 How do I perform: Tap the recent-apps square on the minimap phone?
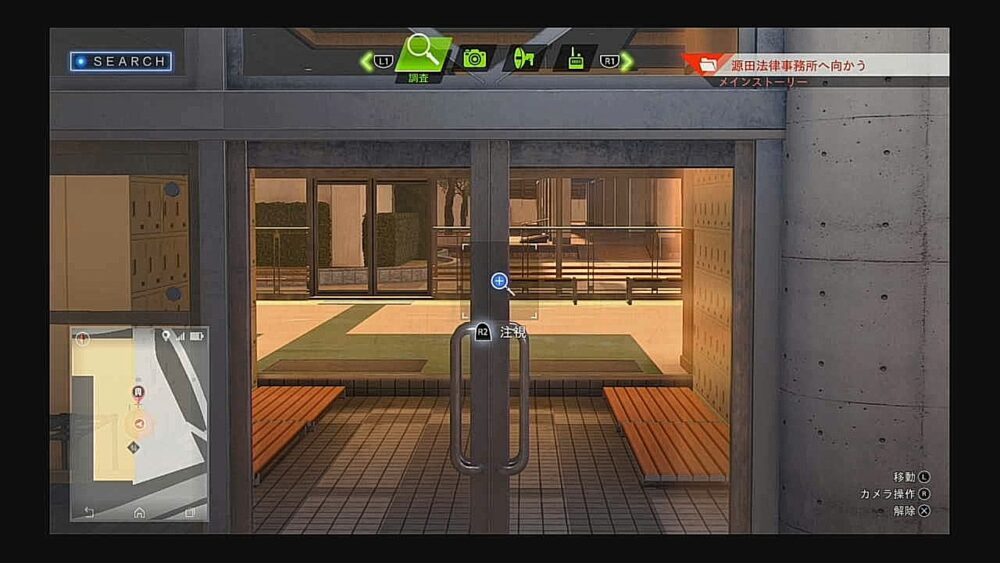(190, 512)
